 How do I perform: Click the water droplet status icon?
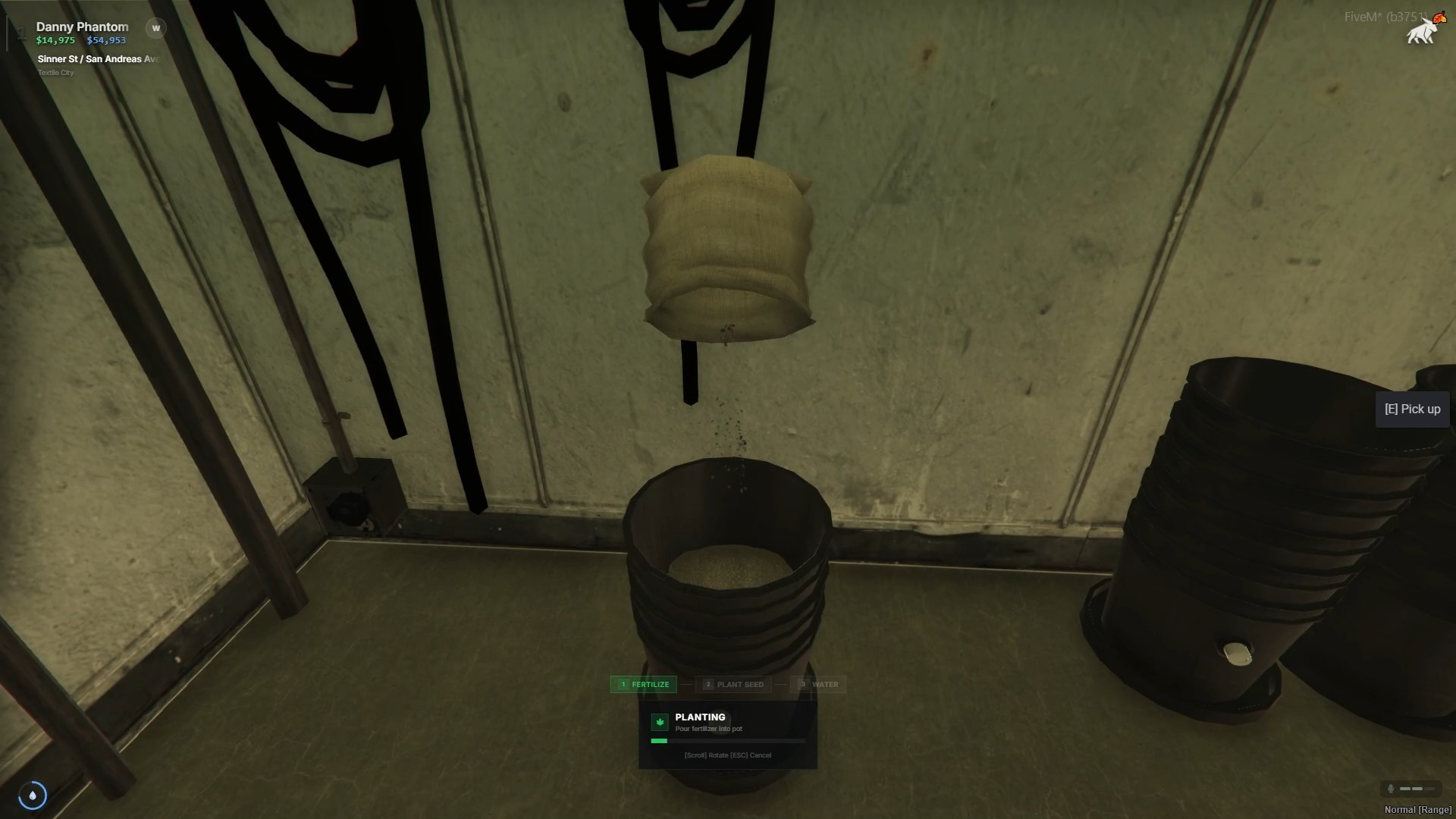(x=33, y=795)
